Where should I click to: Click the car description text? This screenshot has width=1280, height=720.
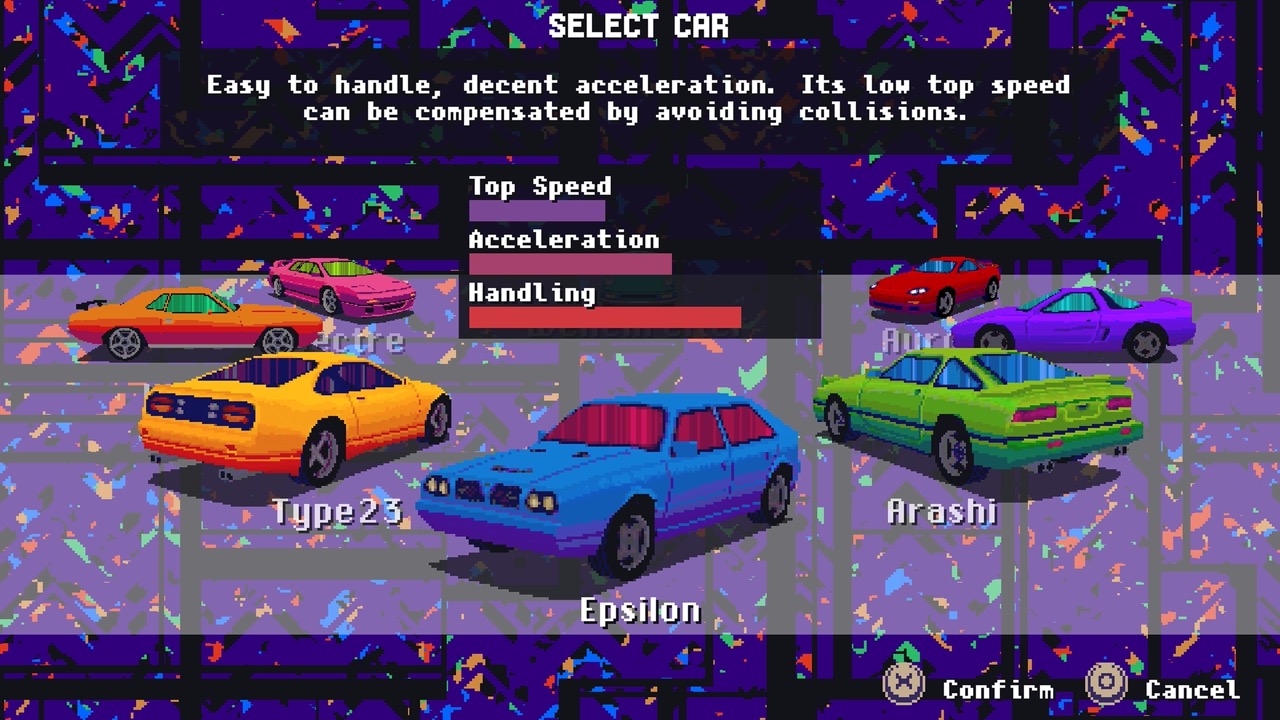(640, 98)
